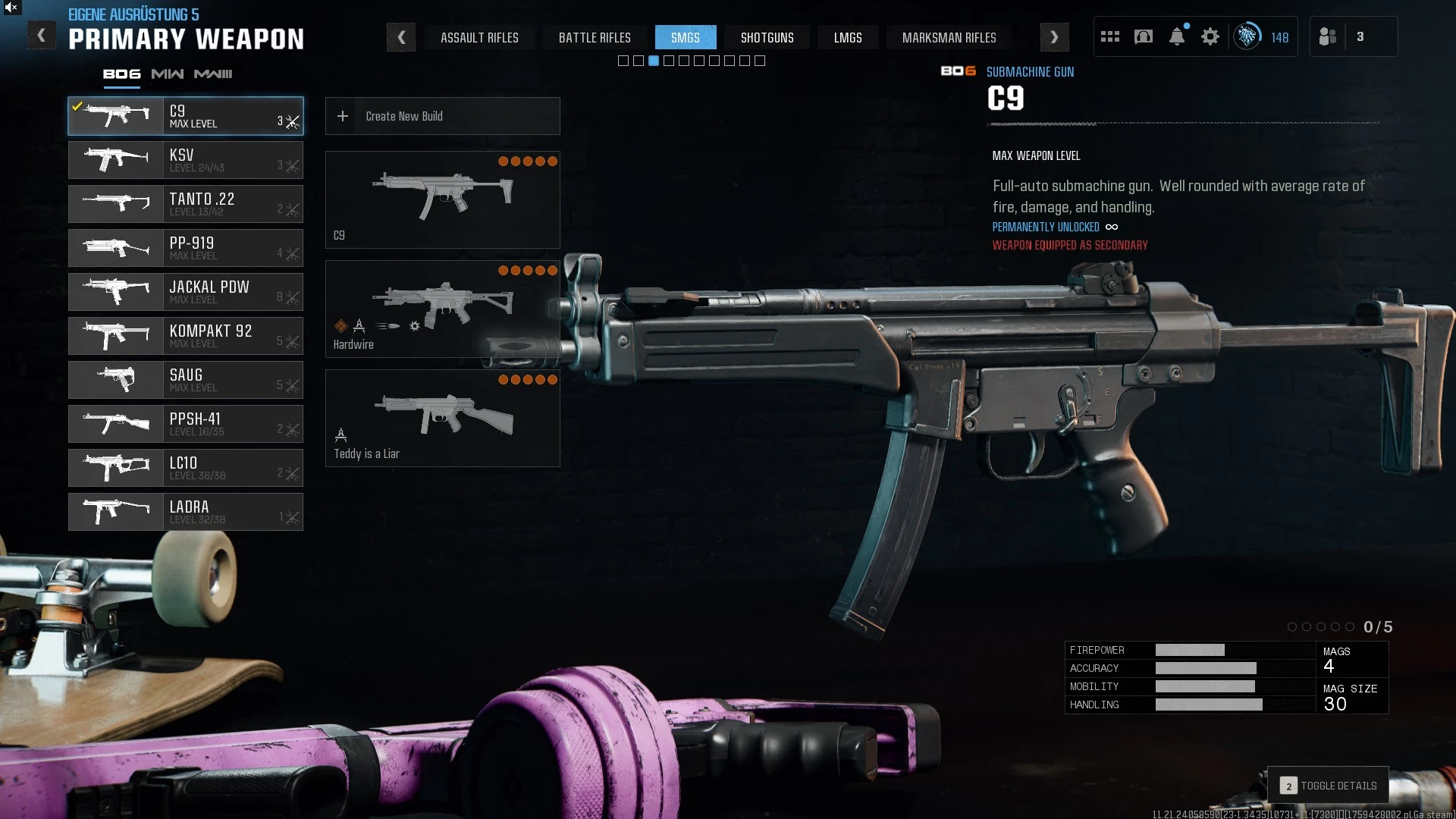The width and height of the screenshot is (1456, 819).
Task: Select the Shotguns tab
Action: click(767, 37)
